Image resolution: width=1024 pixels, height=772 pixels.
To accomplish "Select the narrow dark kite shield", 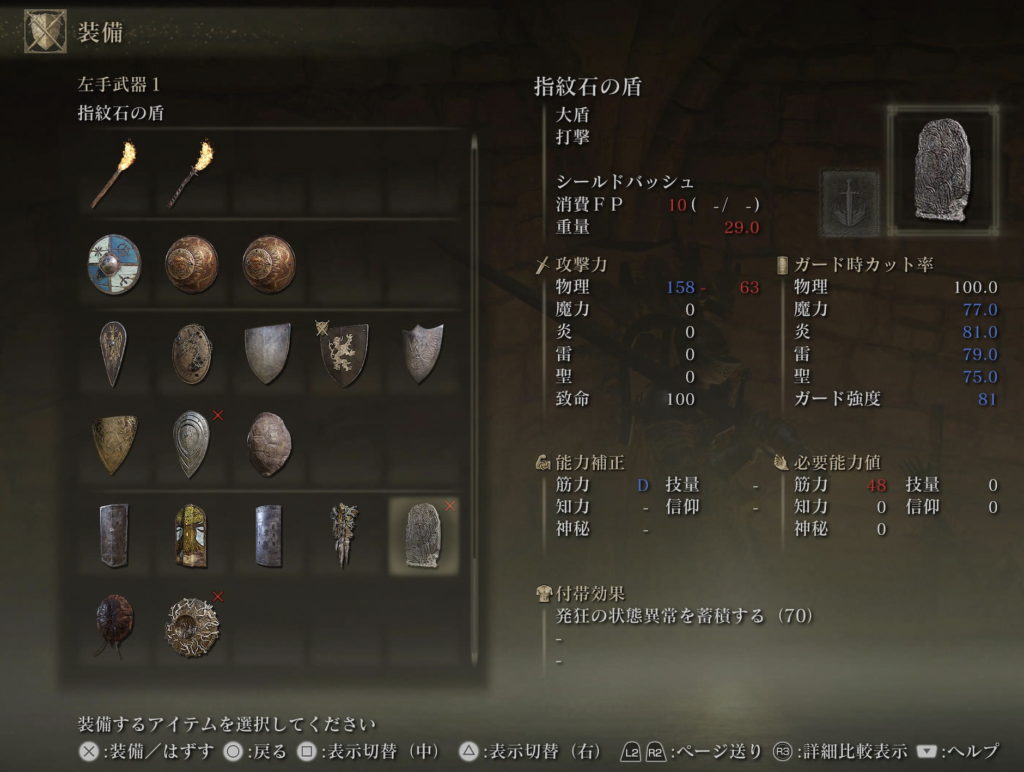I will [x=113, y=353].
